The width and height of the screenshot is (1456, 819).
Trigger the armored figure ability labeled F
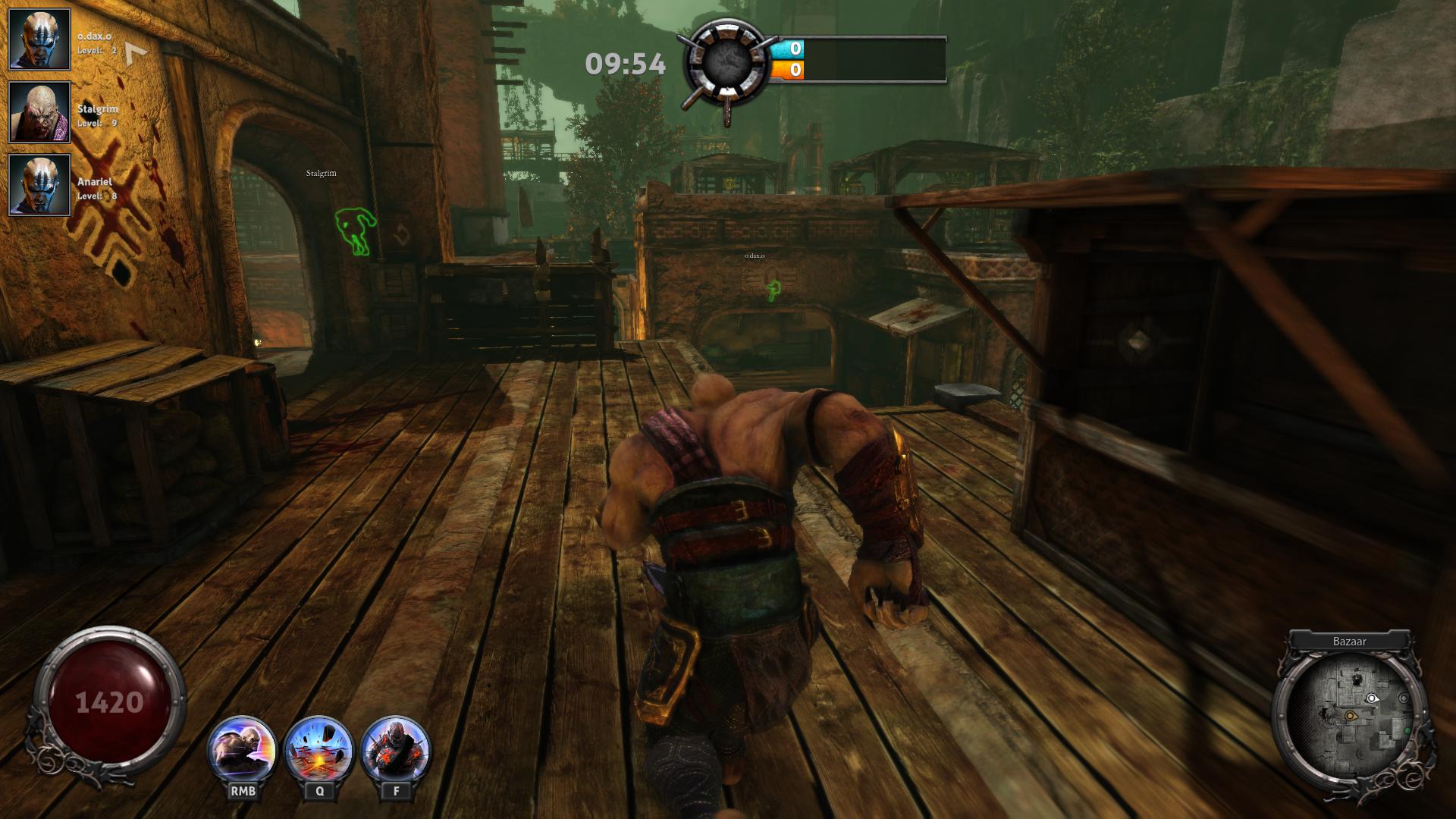click(396, 751)
